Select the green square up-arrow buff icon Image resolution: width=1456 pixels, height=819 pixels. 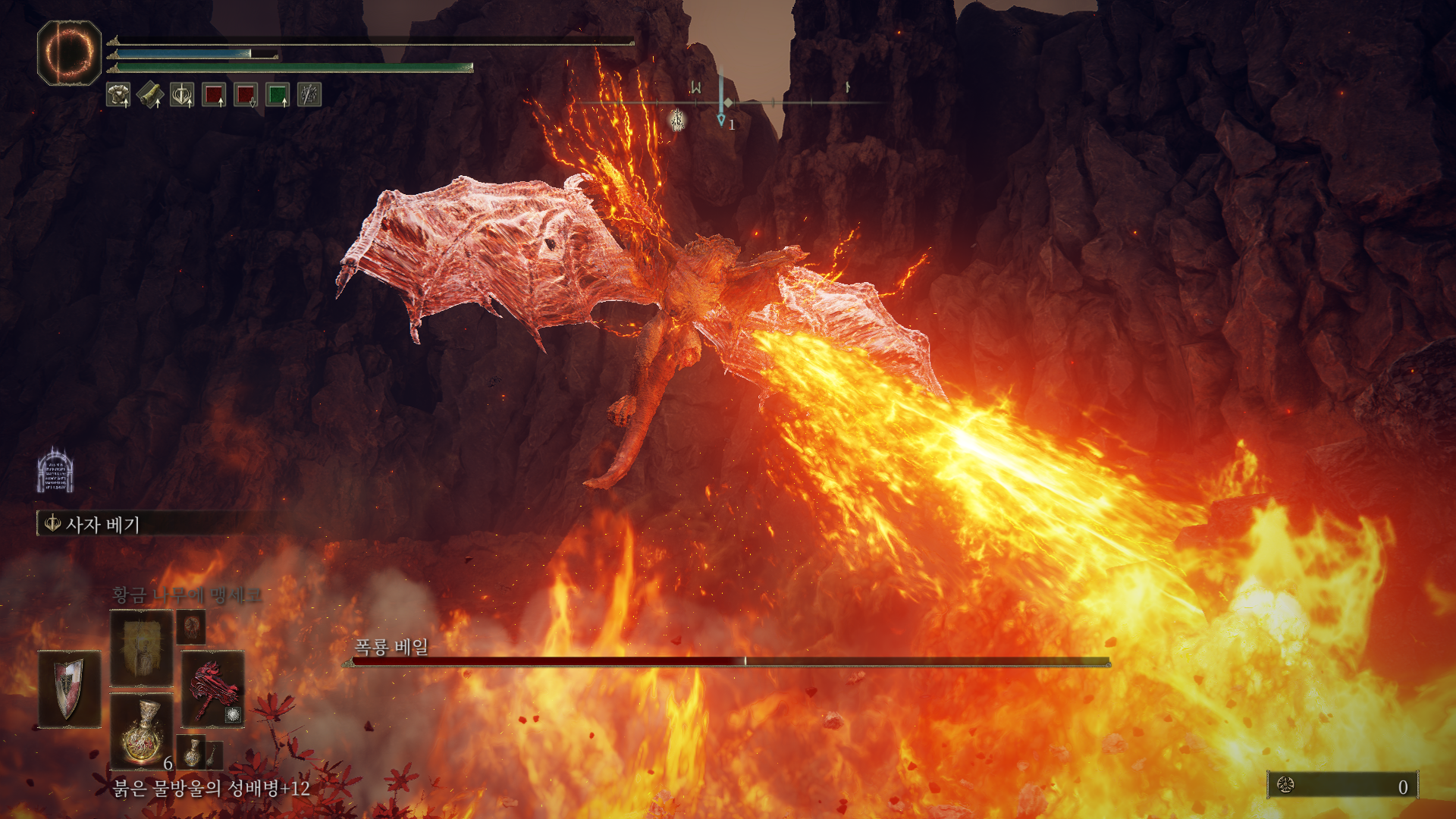[278, 95]
